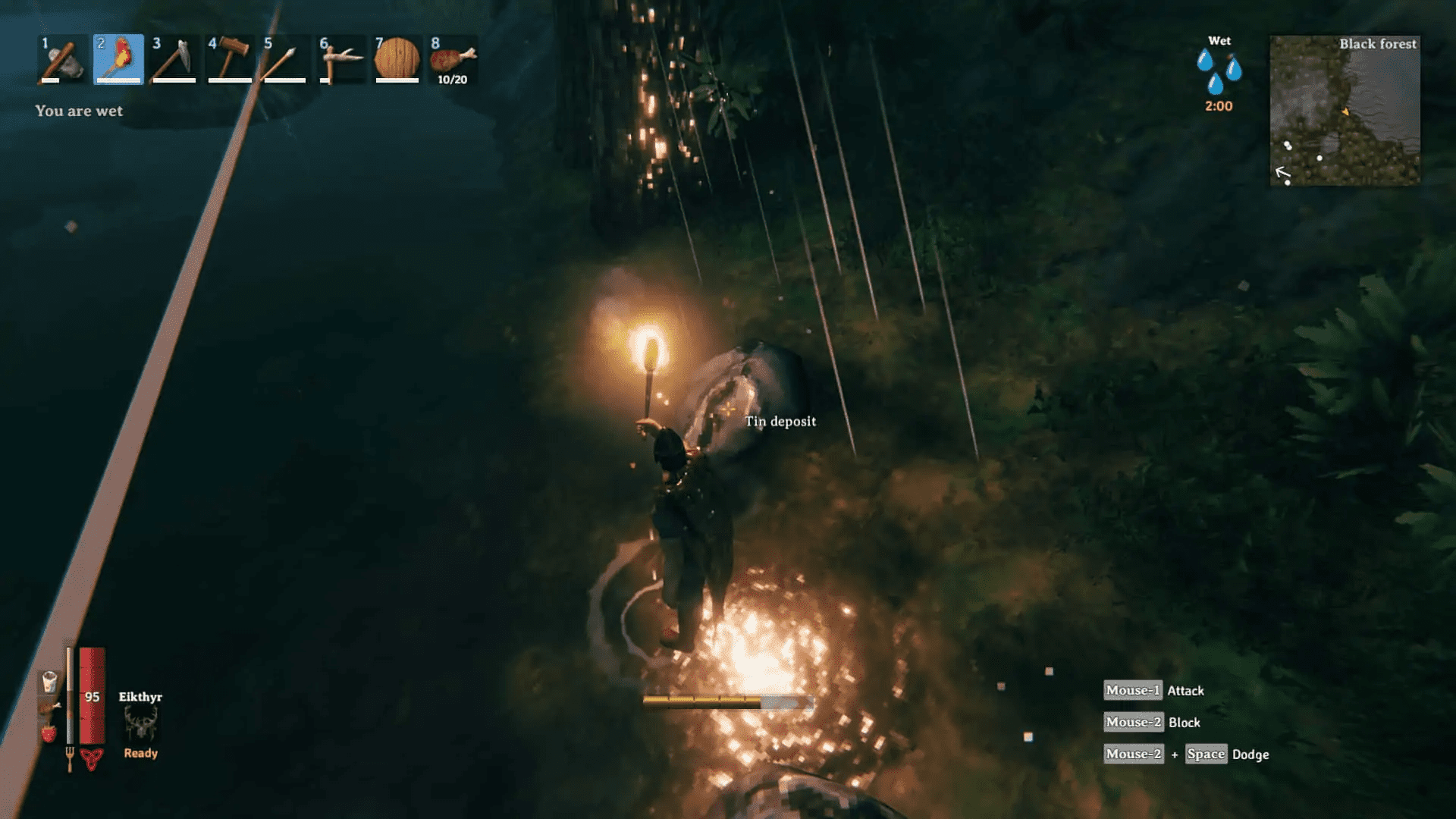This screenshot has height=819, width=1456.
Task: Click the honey food icon above health bar
Action: (50, 682)
